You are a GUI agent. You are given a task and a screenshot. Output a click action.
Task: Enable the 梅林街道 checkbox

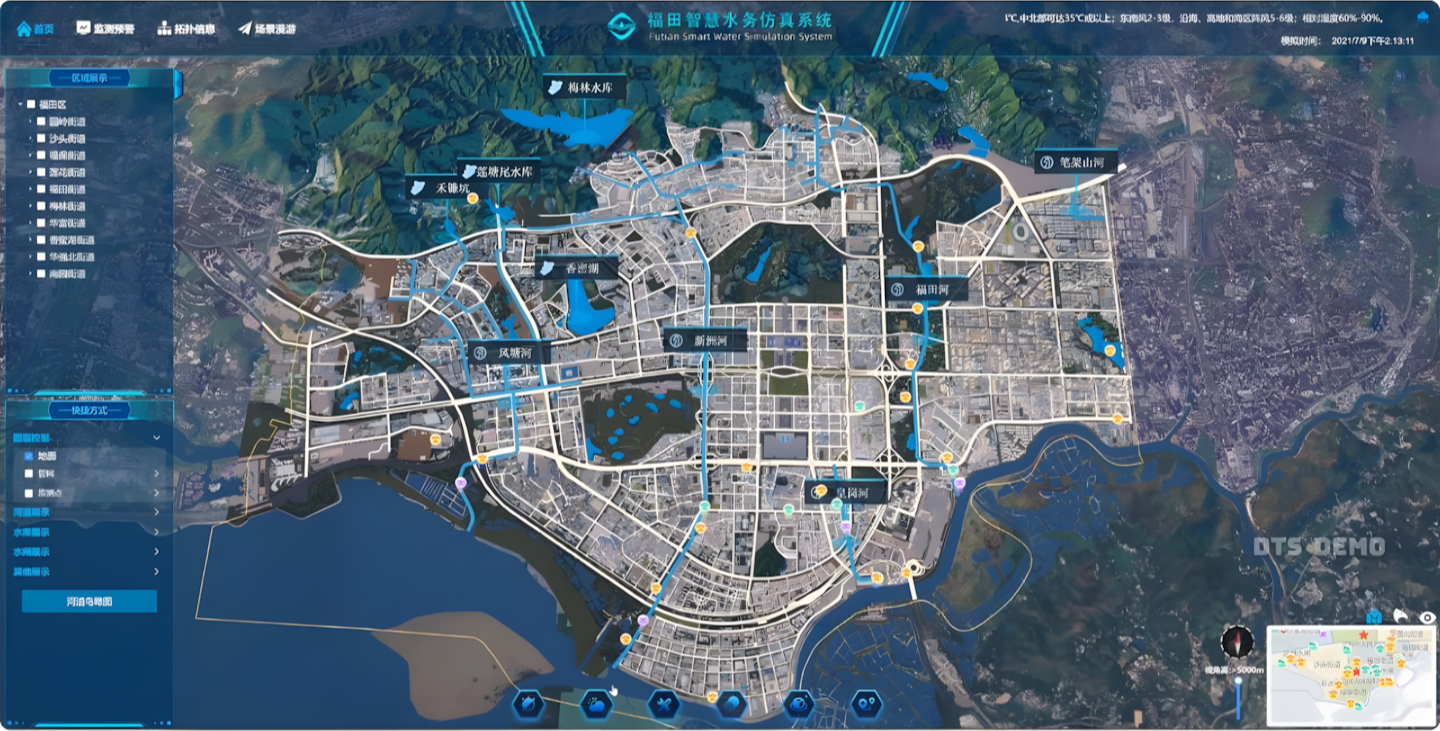(41, 206)
